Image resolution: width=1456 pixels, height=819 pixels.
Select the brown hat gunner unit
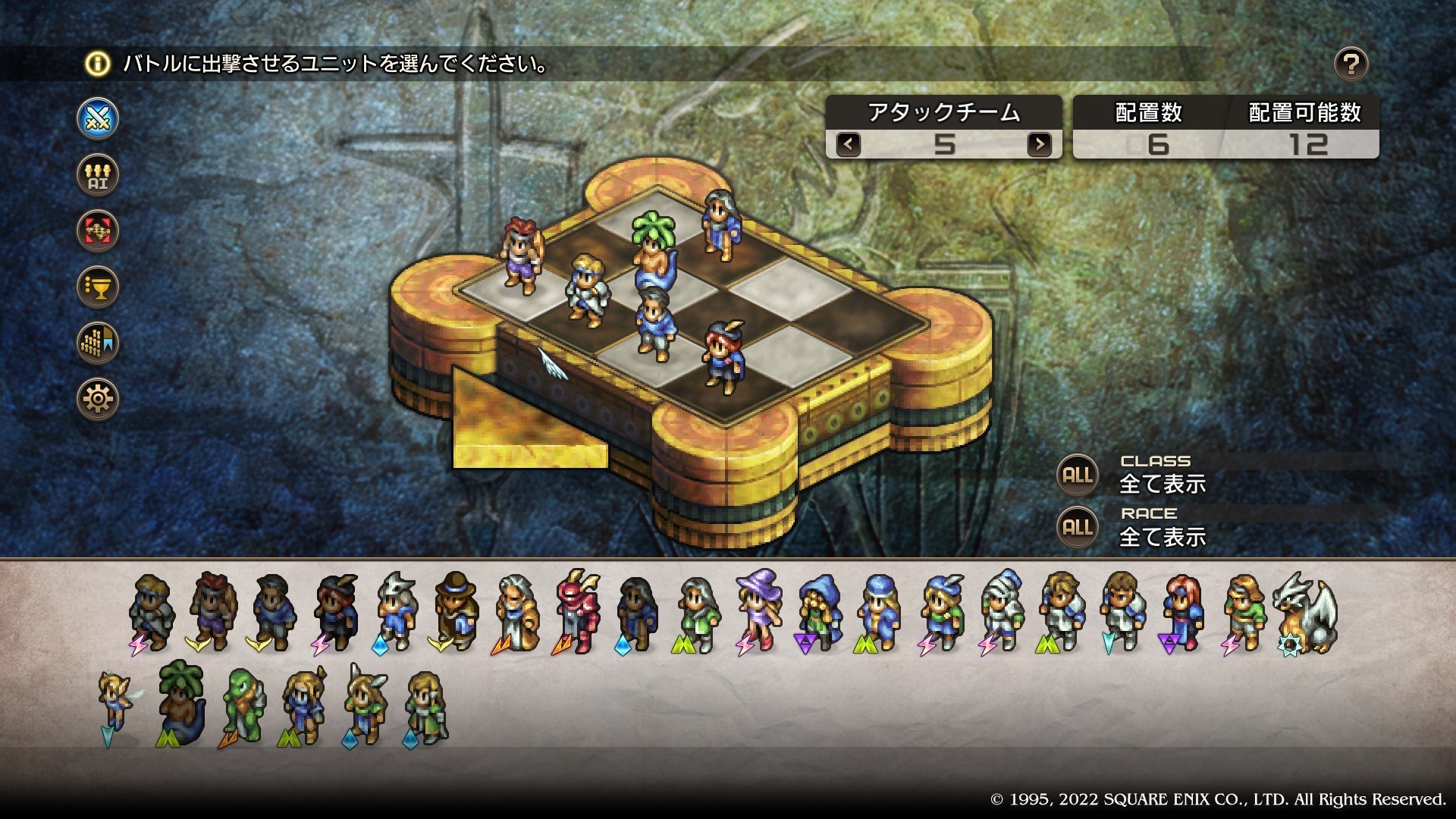pyautogui.click(x=456, y=610)
